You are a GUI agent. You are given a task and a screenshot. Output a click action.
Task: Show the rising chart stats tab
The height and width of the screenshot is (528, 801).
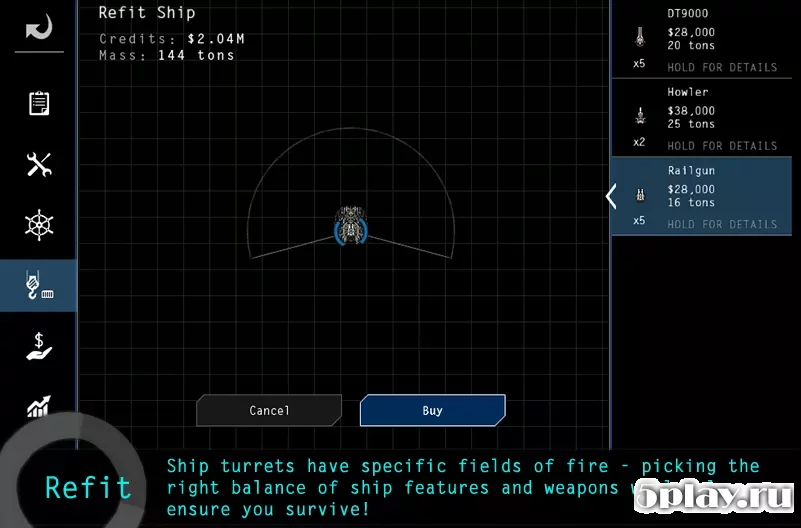pos(38,404)
